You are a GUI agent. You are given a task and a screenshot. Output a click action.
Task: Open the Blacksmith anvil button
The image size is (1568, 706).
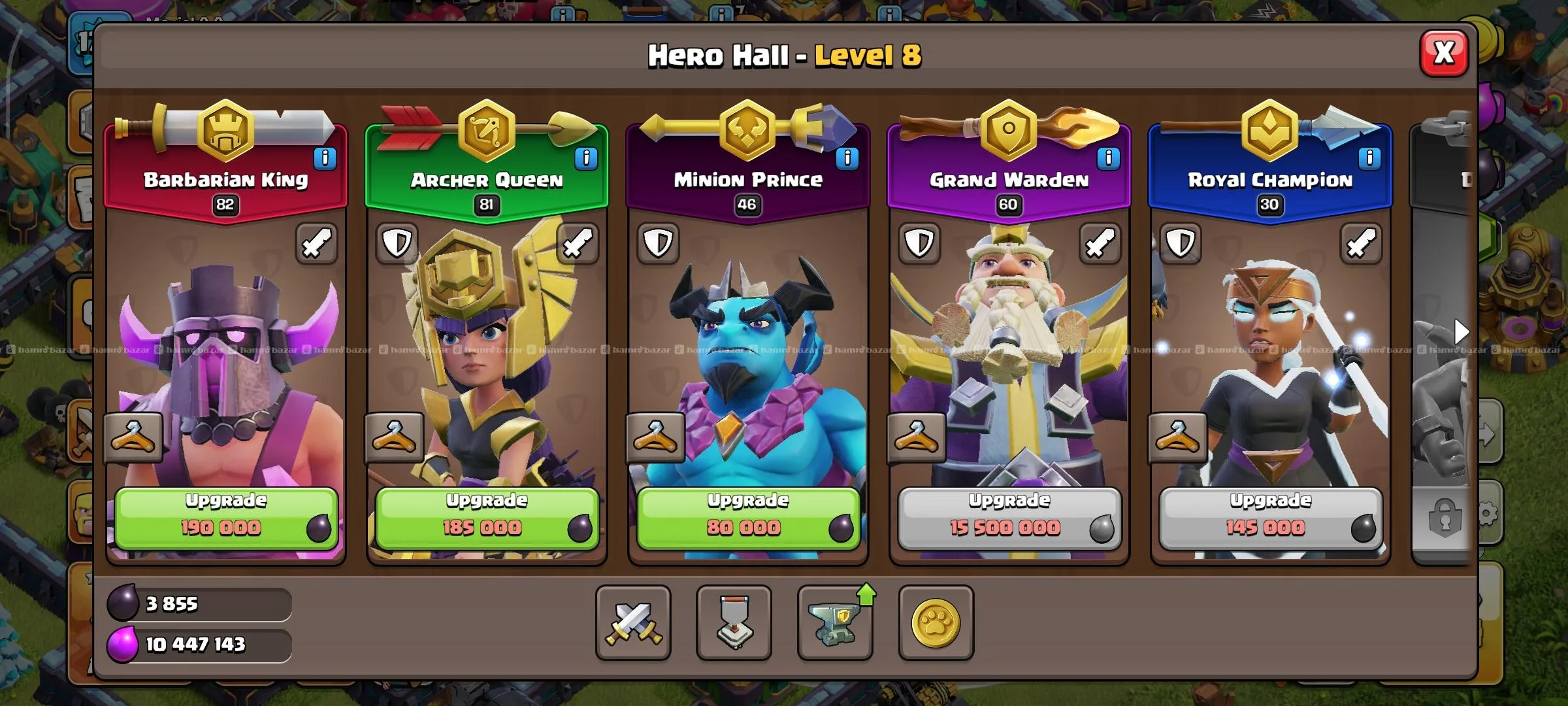point(835,622)
